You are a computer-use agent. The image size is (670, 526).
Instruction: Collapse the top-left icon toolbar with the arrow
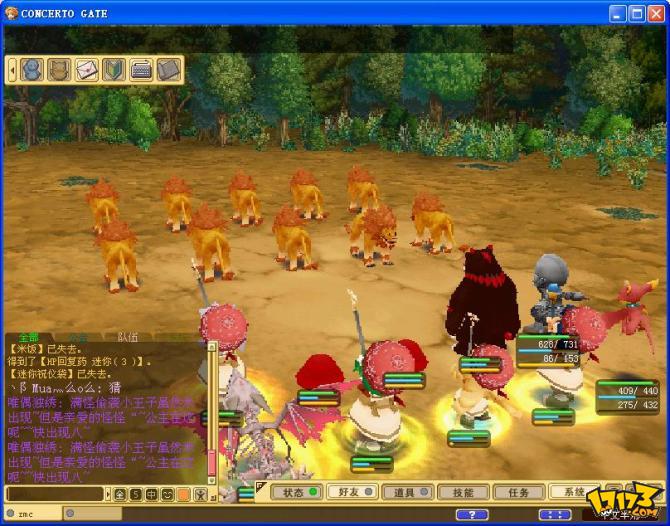(x=12, y=70)
